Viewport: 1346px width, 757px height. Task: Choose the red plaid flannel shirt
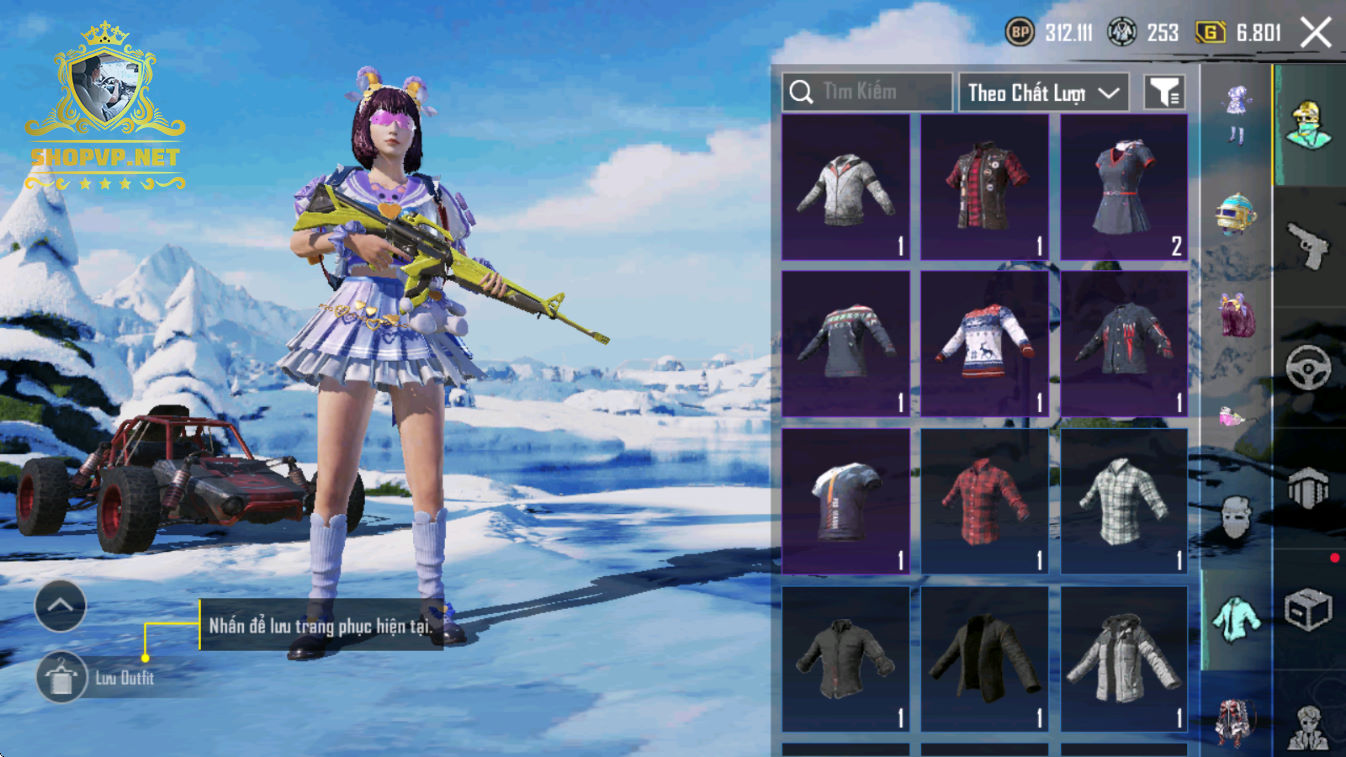tap(984, 500)
